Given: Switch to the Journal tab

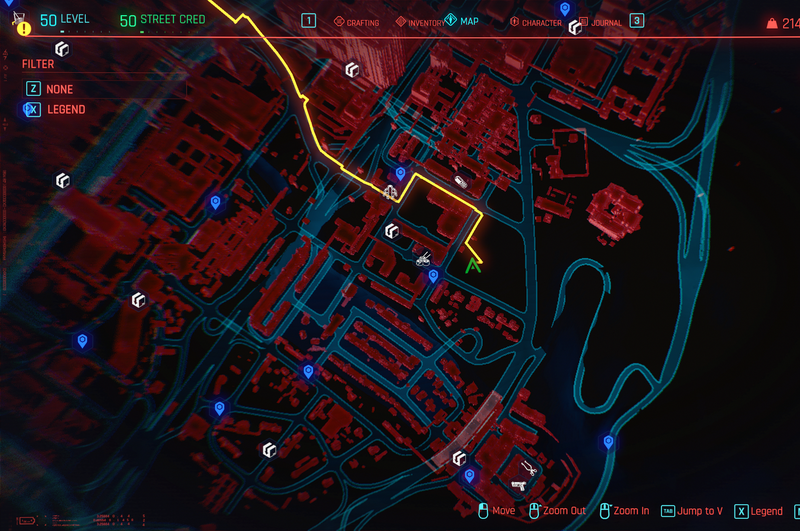Looking at the screenshot, I should 600,22.
